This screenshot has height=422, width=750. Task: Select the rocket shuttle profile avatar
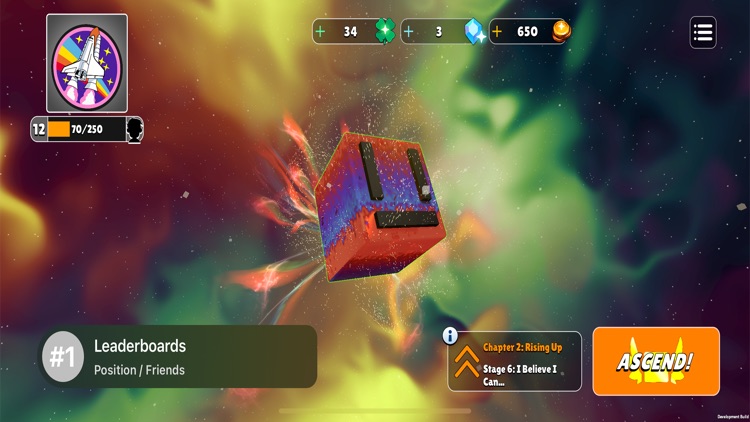coord(87,62)
